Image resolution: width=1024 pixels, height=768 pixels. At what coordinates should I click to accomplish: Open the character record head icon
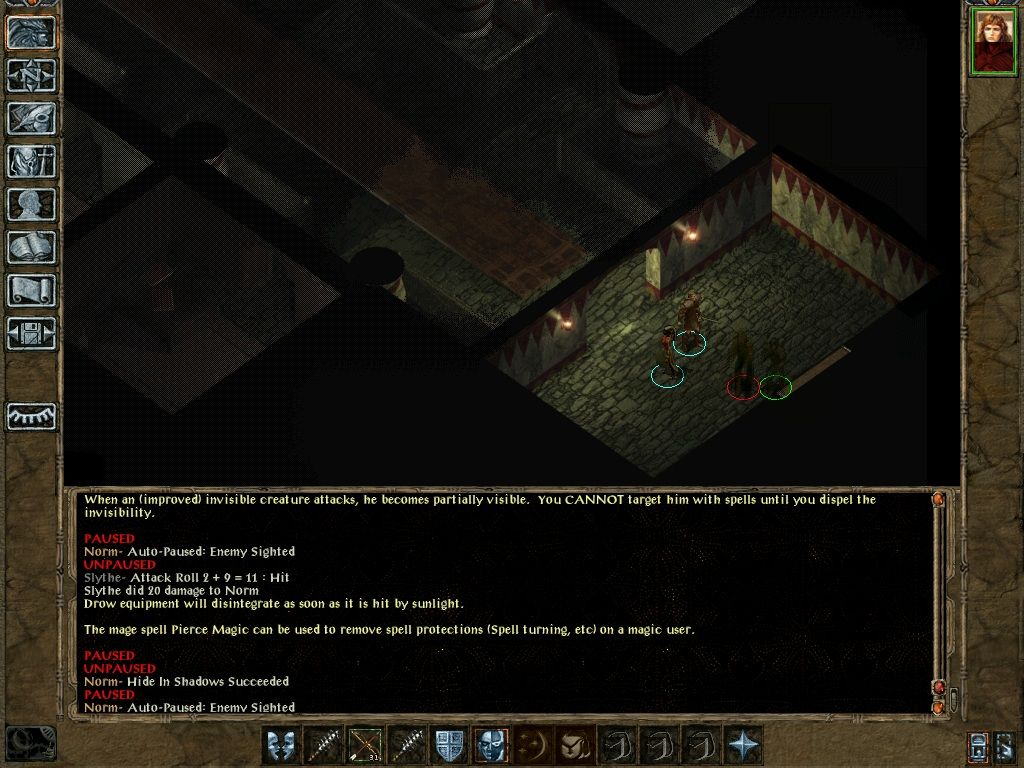tap(32, 204)
